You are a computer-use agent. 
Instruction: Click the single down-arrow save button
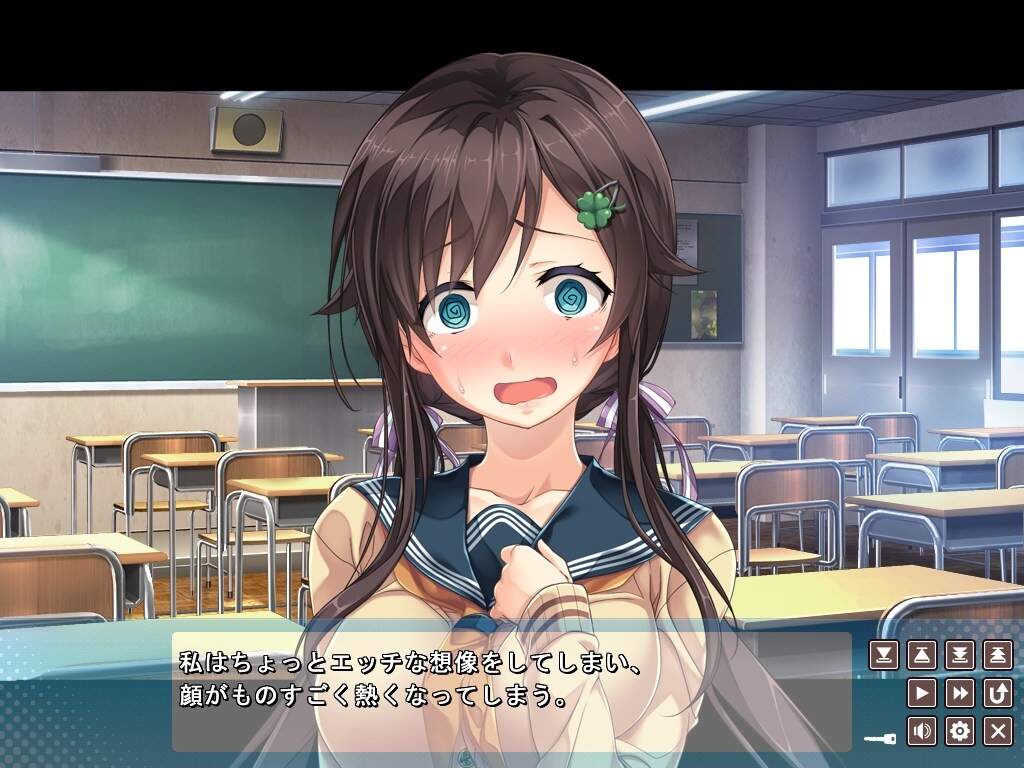point(883,655)
